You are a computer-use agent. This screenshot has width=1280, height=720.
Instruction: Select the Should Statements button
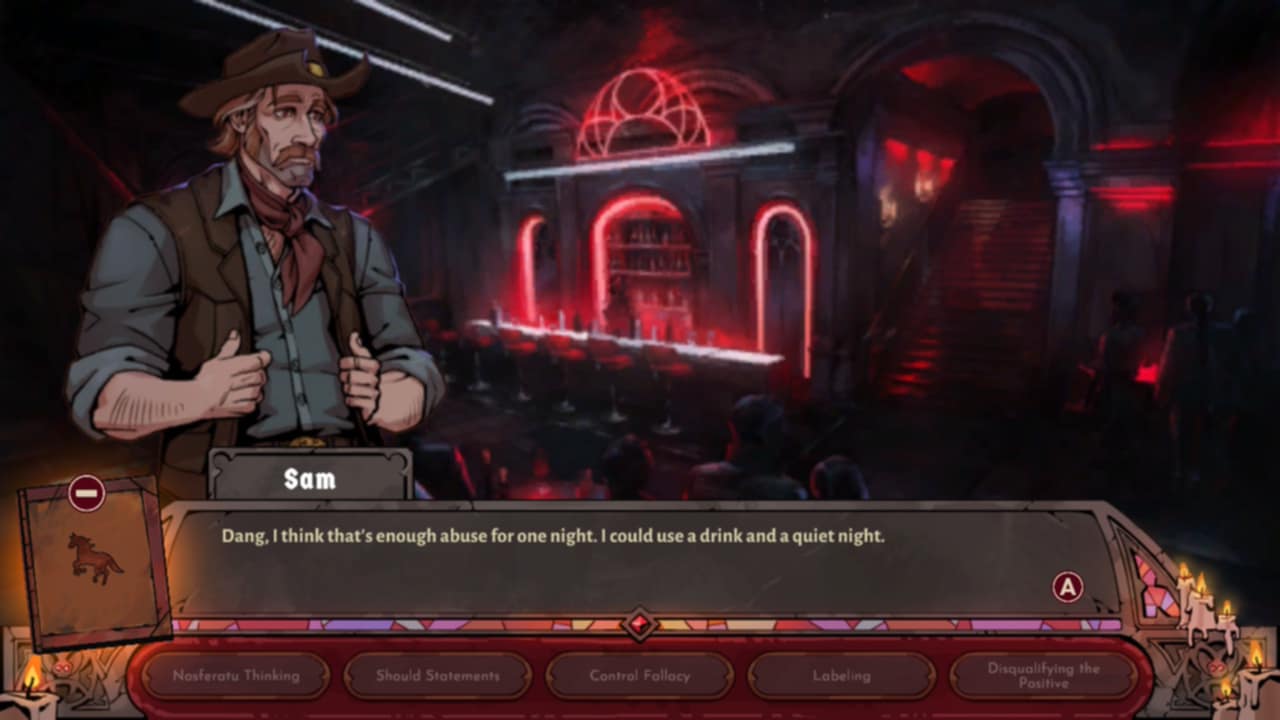tap(438, 676)
